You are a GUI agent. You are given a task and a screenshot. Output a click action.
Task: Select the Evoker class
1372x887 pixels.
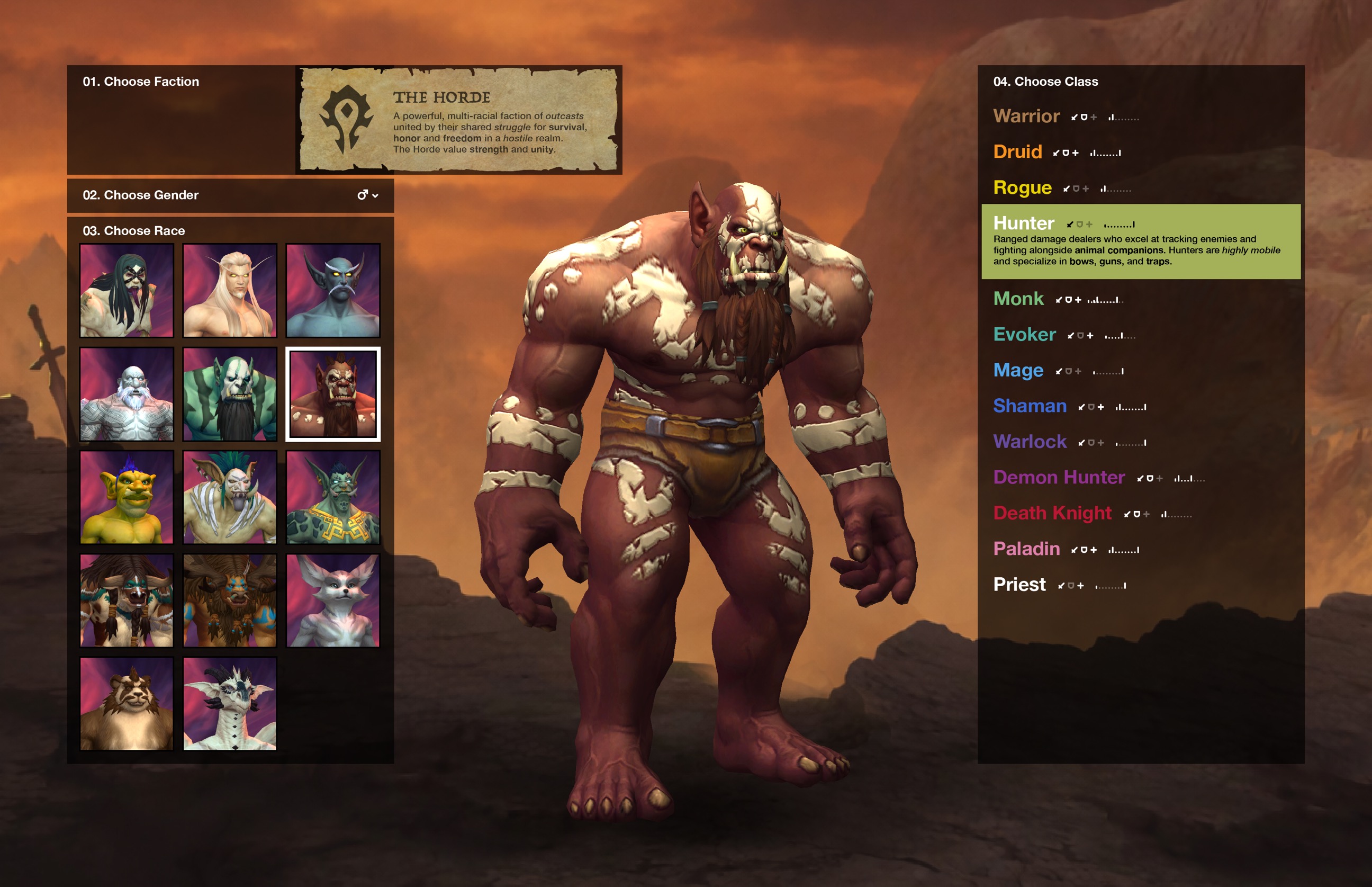[x=1024, y=335]
